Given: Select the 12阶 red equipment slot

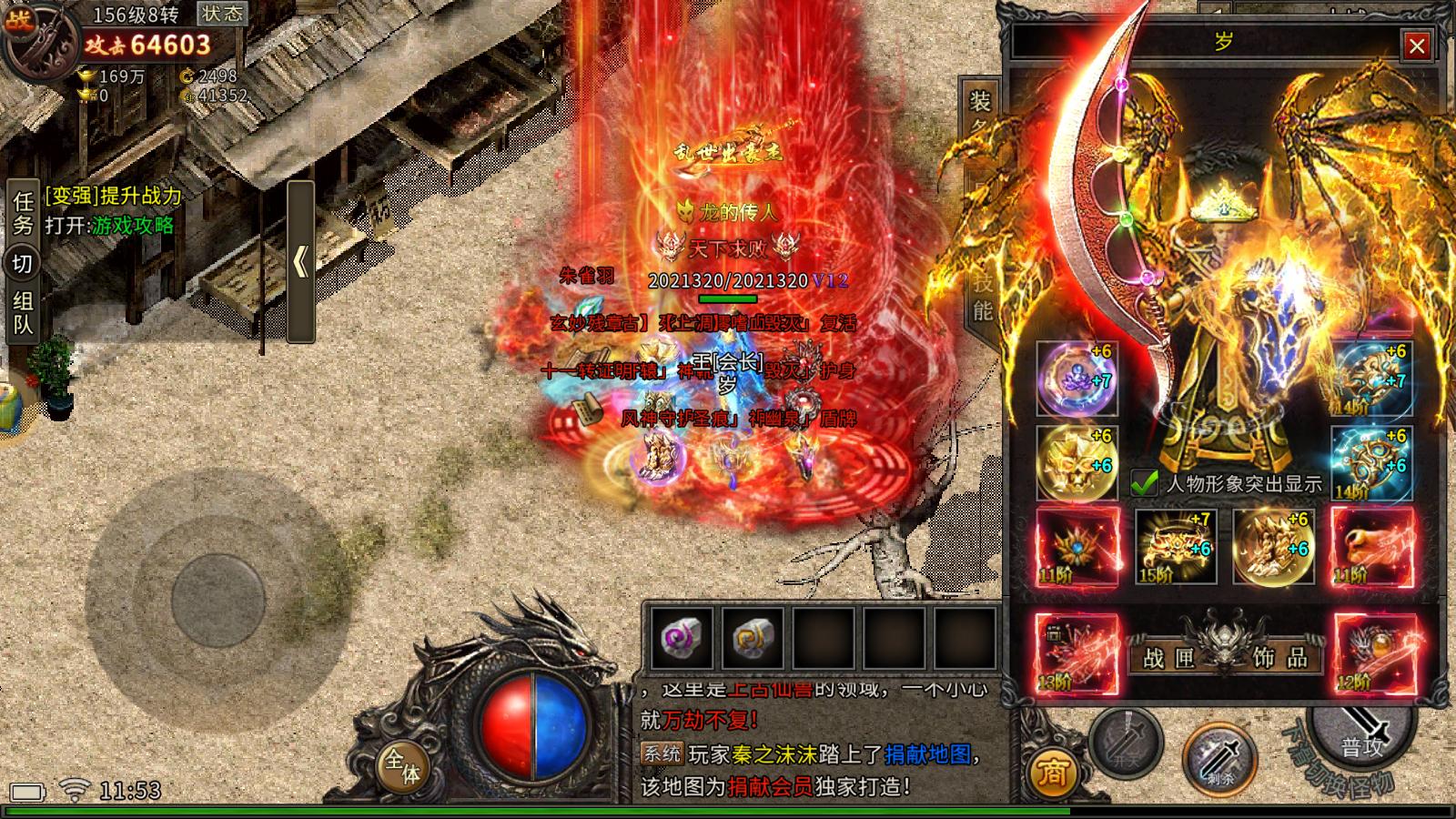Looking at the screenshot, I should click(1375, 653).
